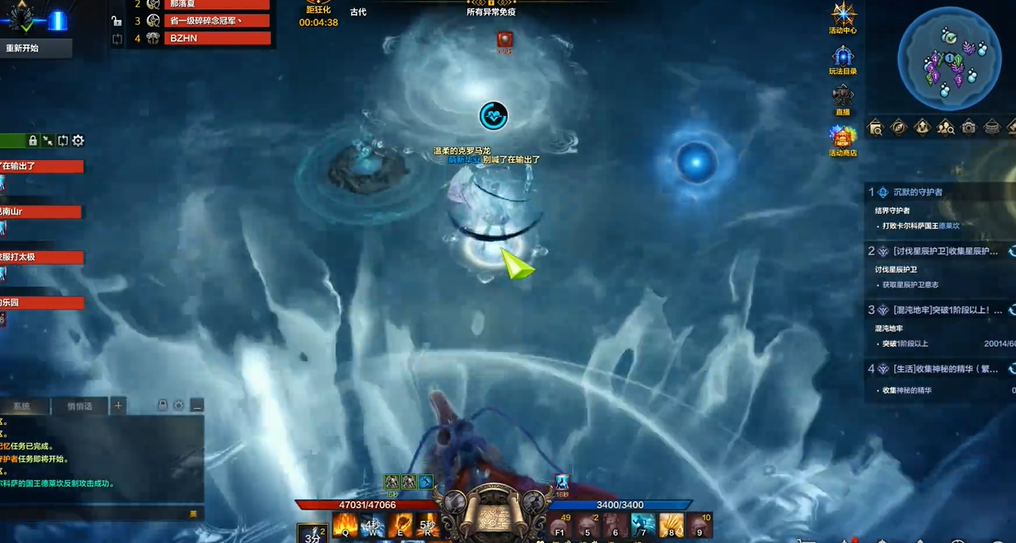The height and width of the screenshot is (543, 1016).
Task: Activate the E skill icon
Action: (400, 524)
